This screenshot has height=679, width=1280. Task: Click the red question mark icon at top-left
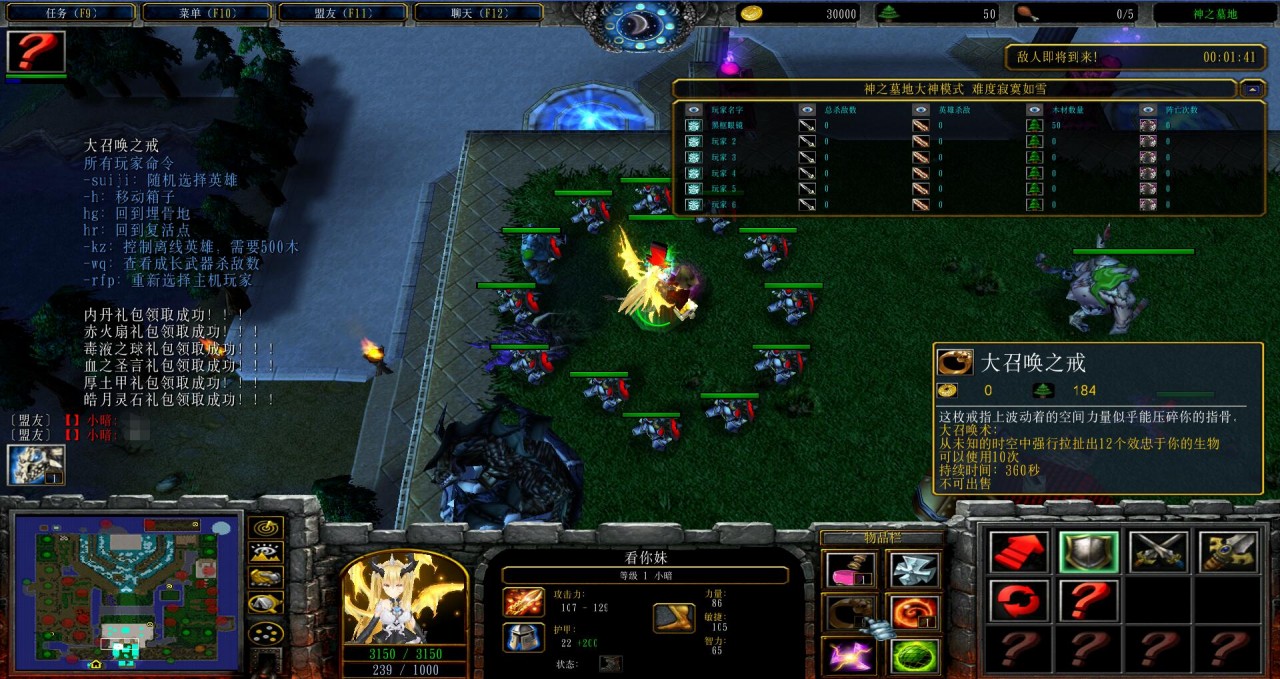[36, 52]
